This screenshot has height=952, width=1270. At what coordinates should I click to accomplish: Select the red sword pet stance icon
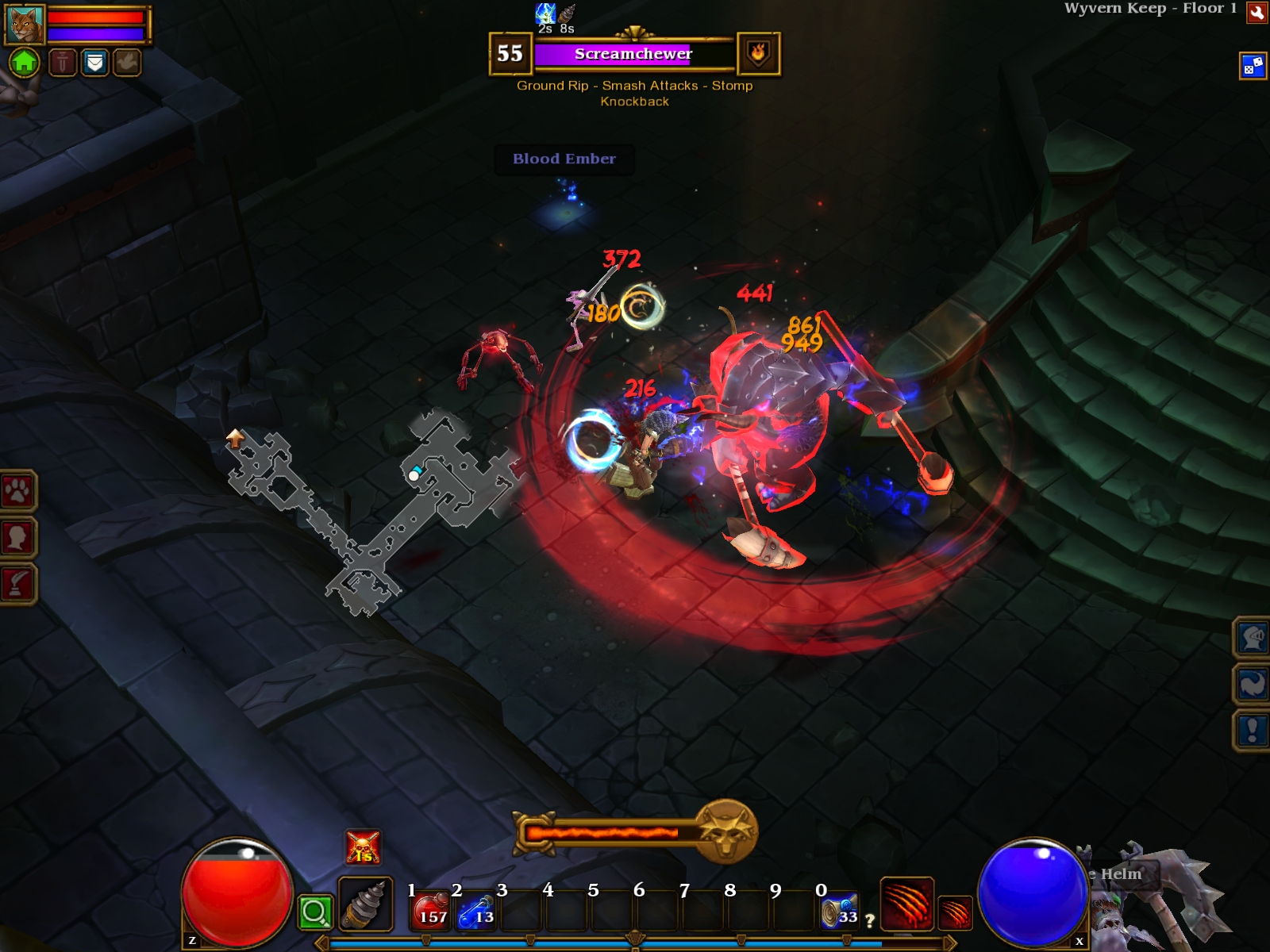(63, 62)
